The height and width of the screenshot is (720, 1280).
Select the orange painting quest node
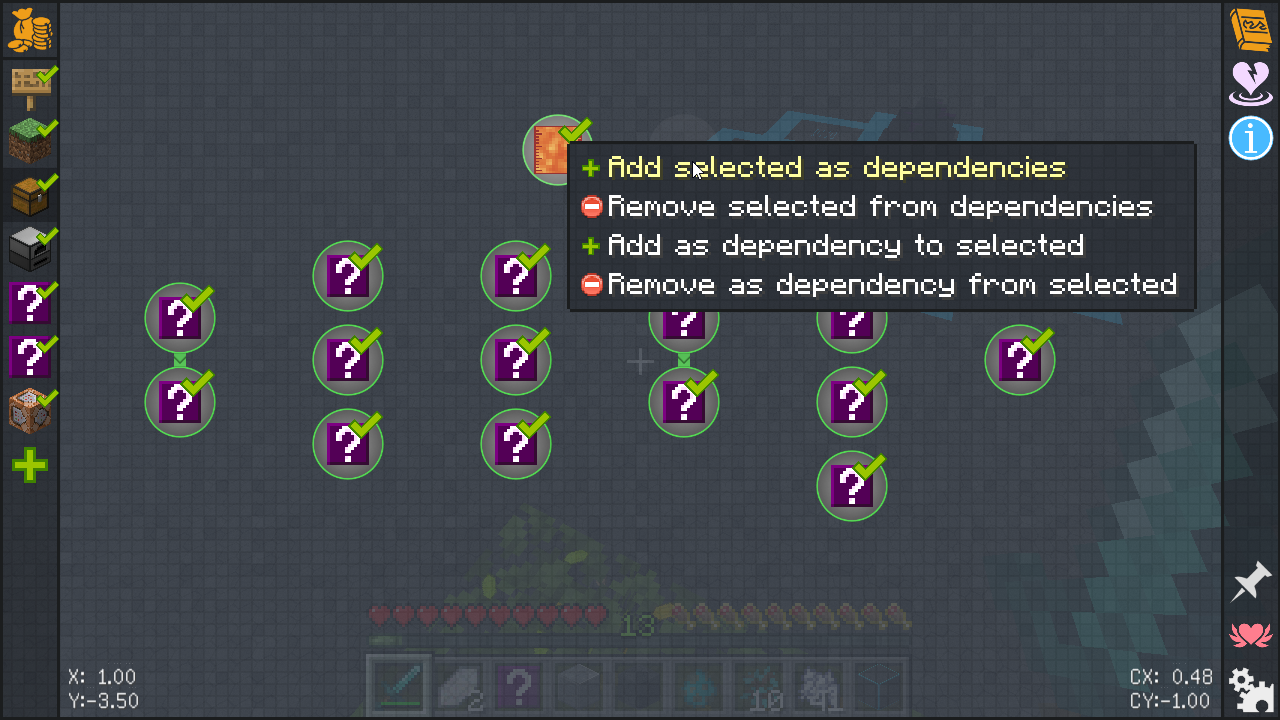click(552, 150)
